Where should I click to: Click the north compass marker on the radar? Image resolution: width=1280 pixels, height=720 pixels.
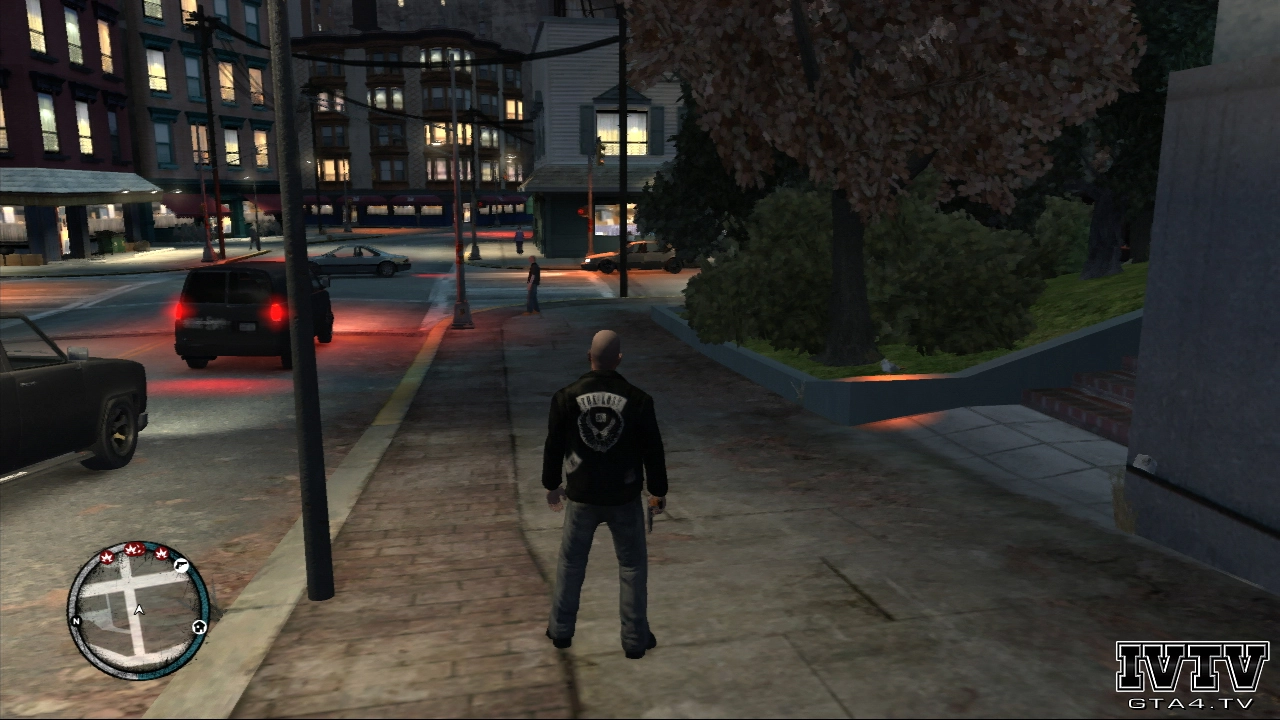(75, 620)
